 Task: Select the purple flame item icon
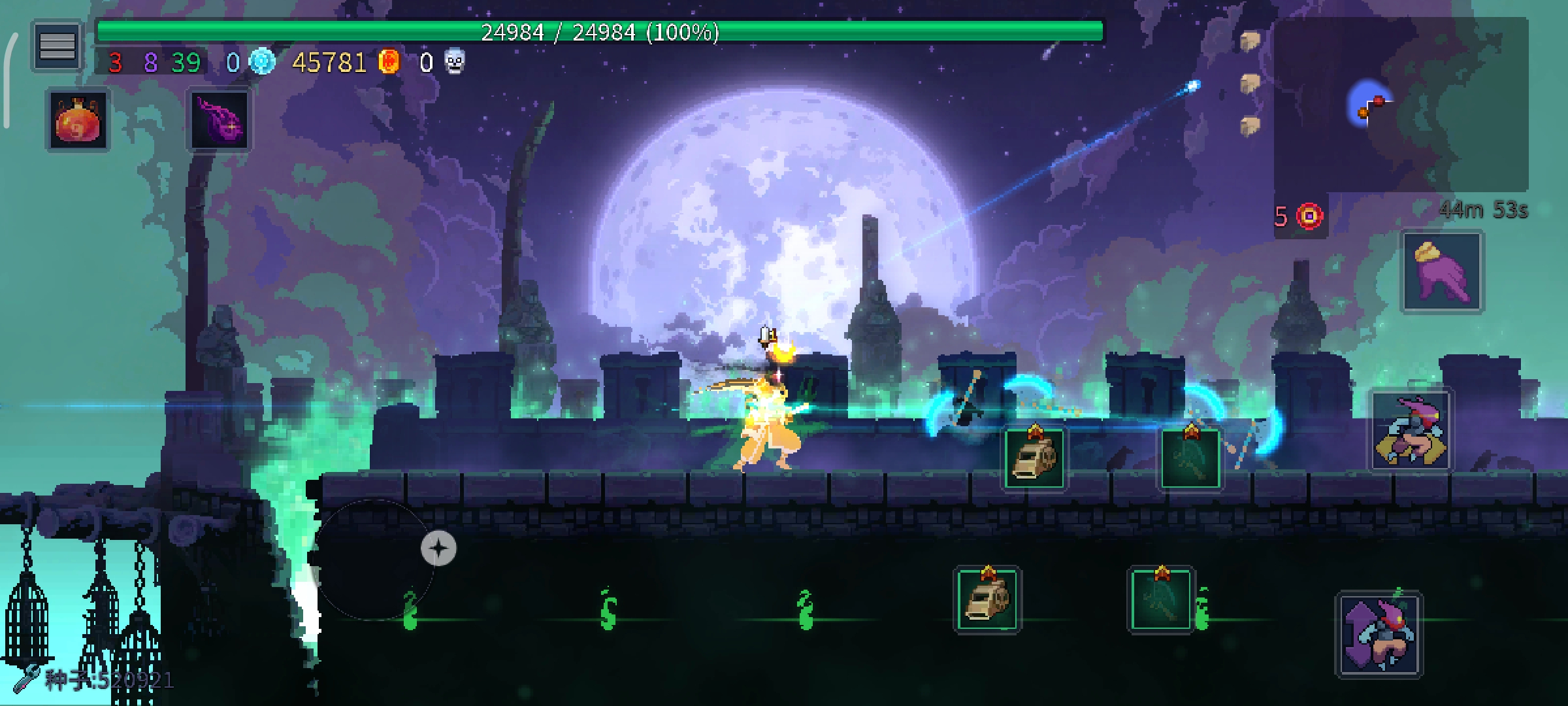pyautogui.click(x=220, y=120)
